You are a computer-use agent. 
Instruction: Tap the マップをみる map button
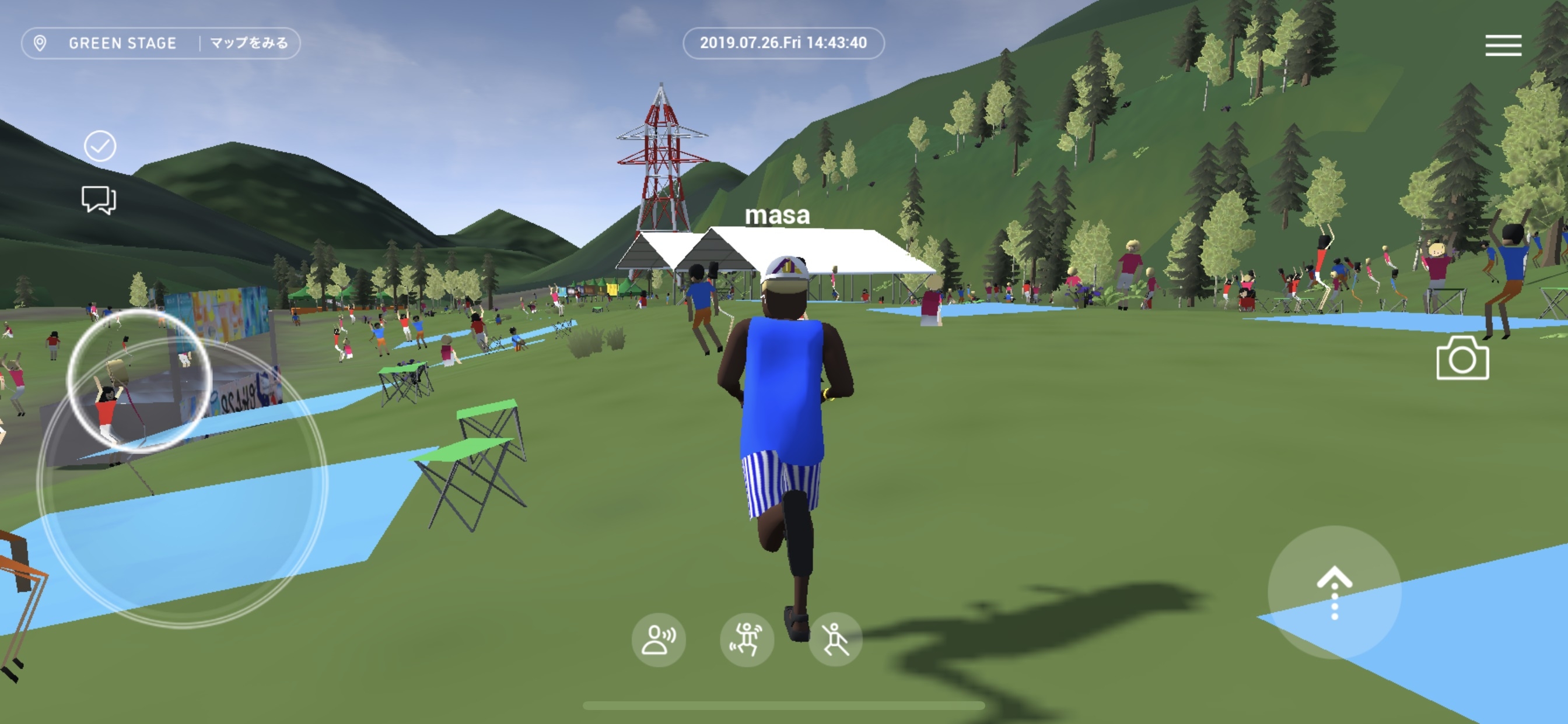tap(249, 43)
